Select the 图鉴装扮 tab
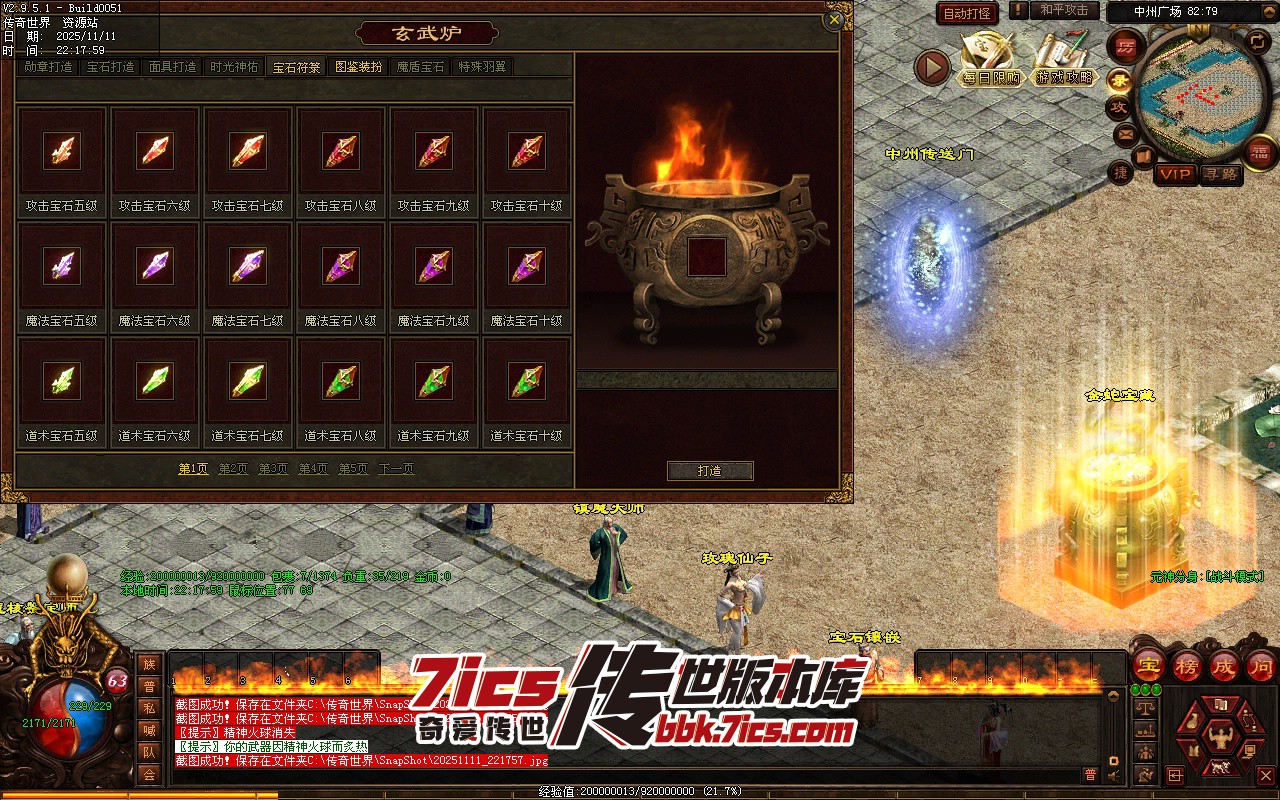 click(359, 68)
